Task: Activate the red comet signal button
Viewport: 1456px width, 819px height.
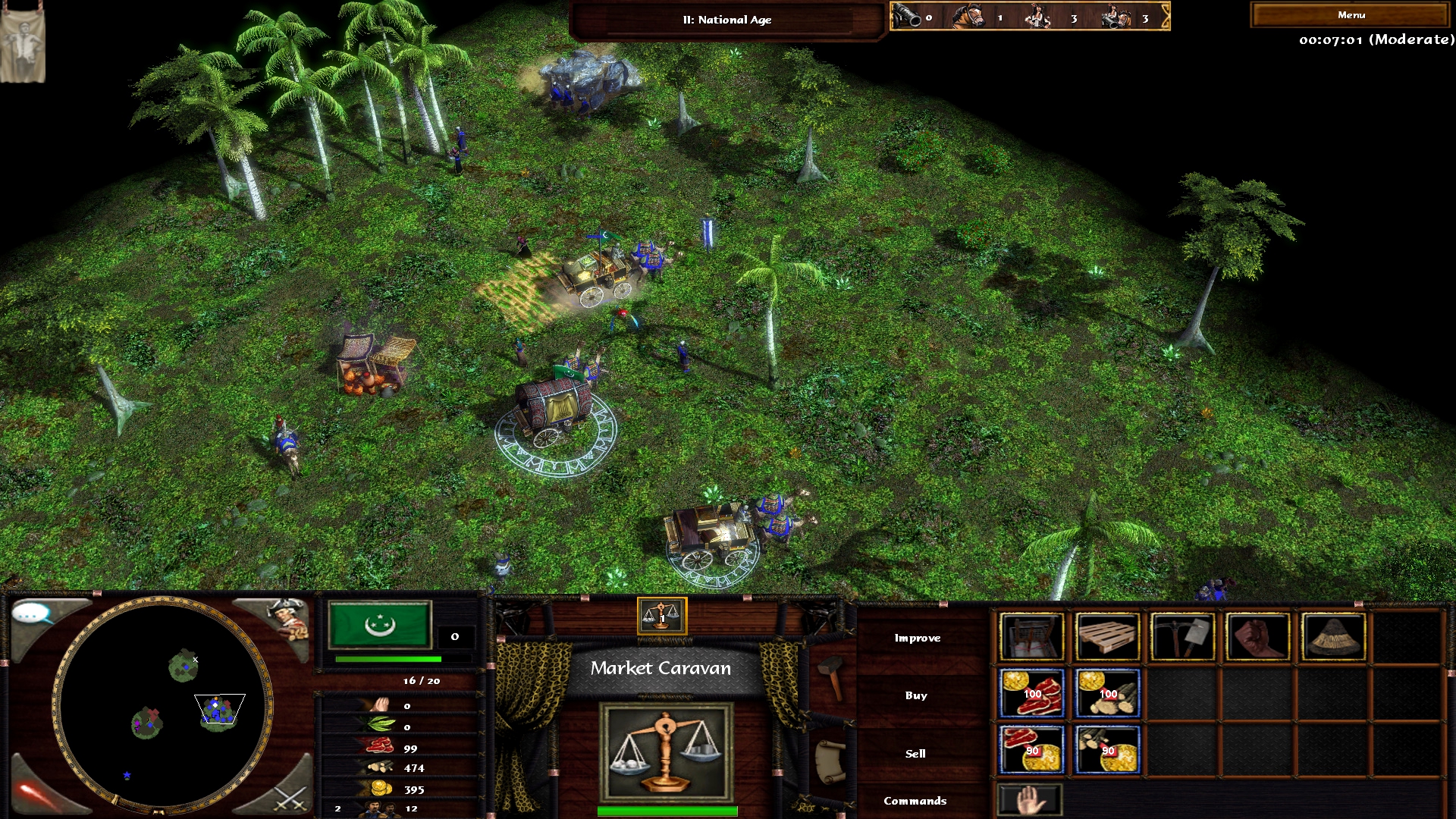Action: 36,792
